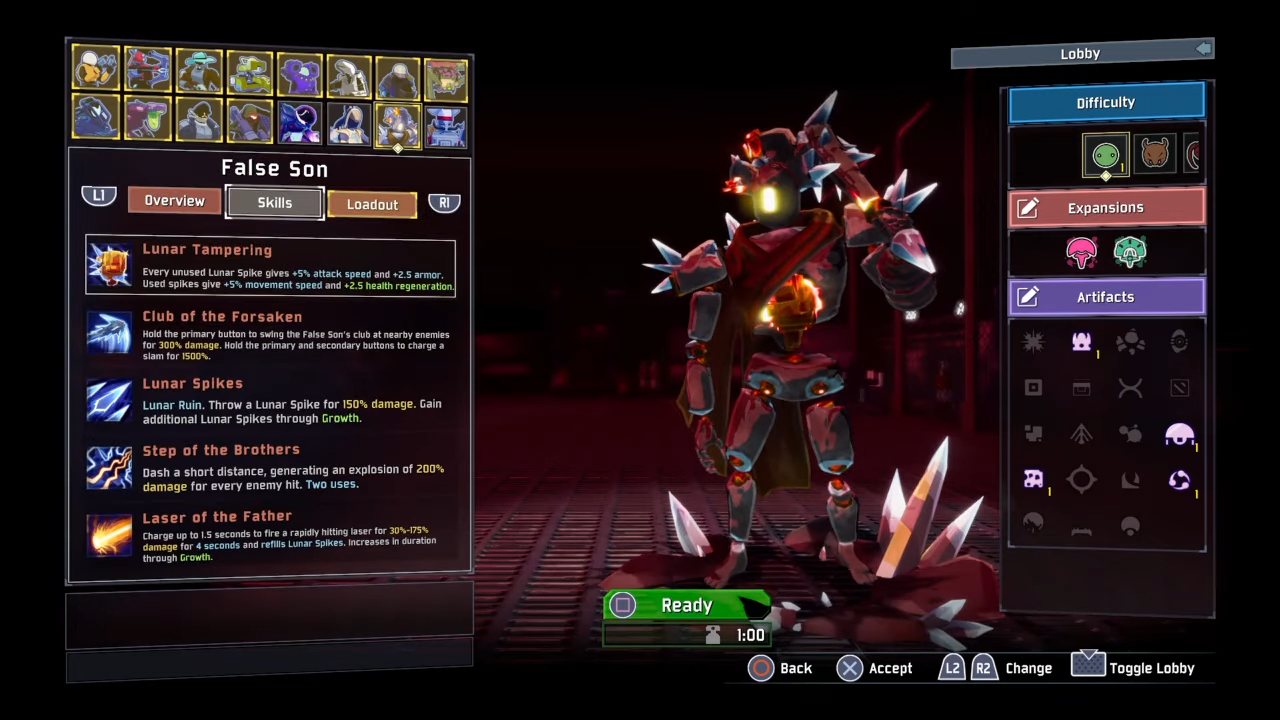Select the yellow MUL-T robot portrait
1280x720 pixels.
(249, 71)
